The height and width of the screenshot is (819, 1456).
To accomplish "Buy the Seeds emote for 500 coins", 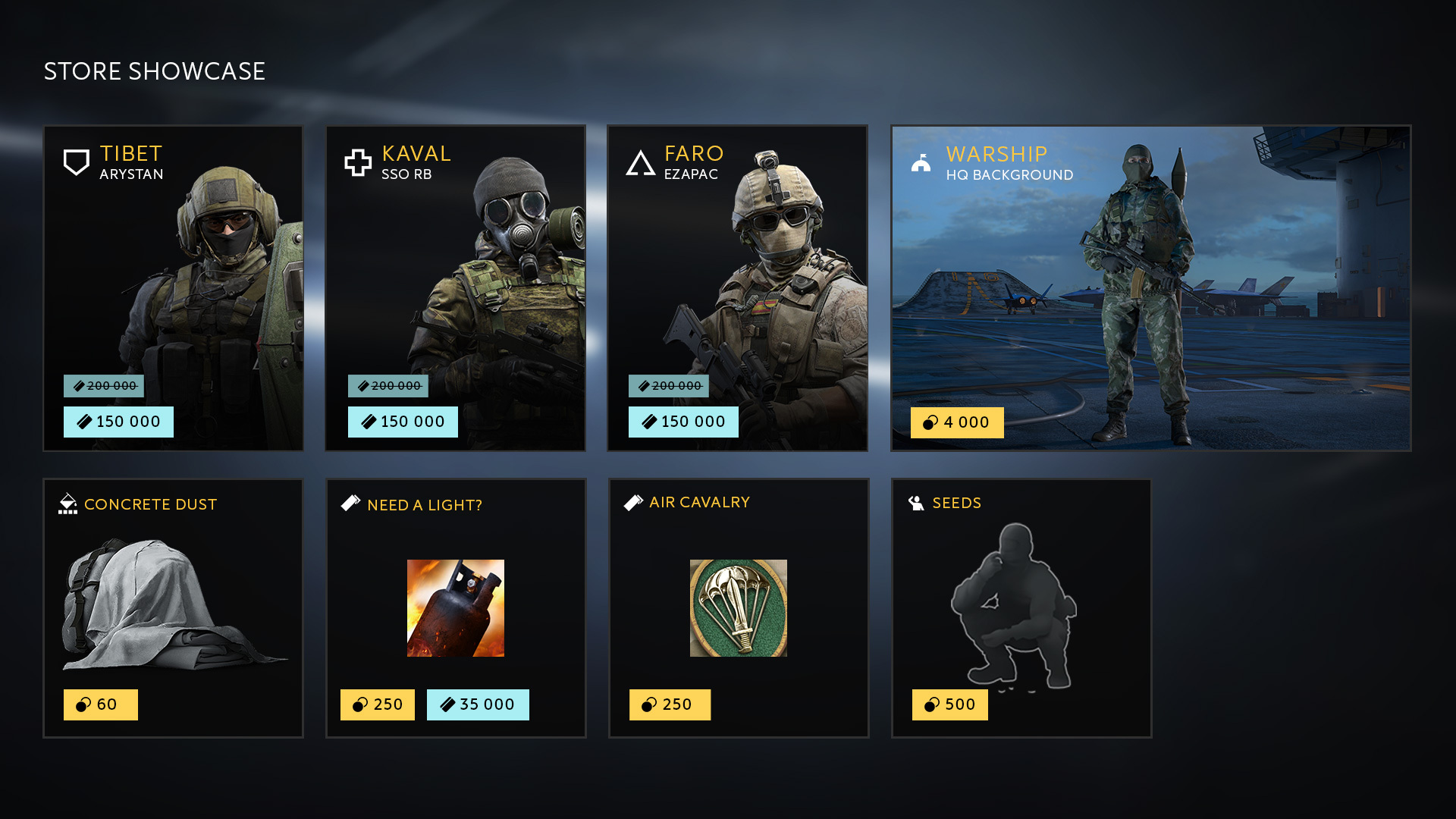I will [950, 704].
